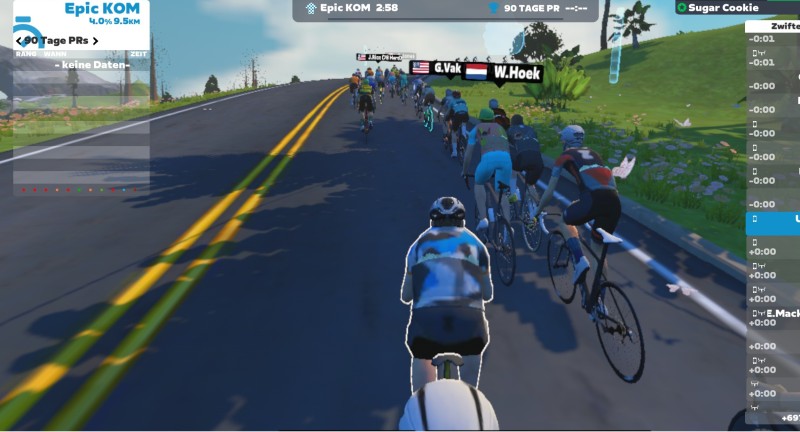This screenshot has height=432, width=800.
Task: Click the left arrow beside 90 Tage PRs
Action: tap(19, 41)
